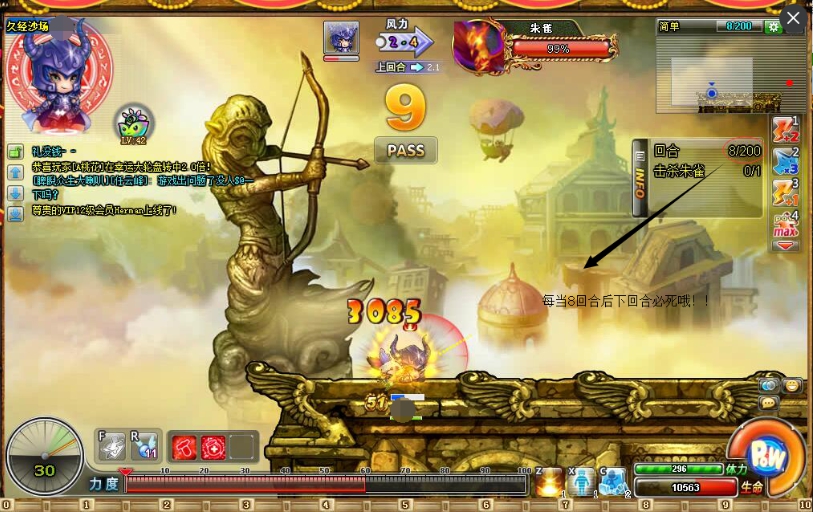The image size is (813, 512).
Task: Fire the big POW special attack button
Action: pyautogui.click(x=767, y=457)
